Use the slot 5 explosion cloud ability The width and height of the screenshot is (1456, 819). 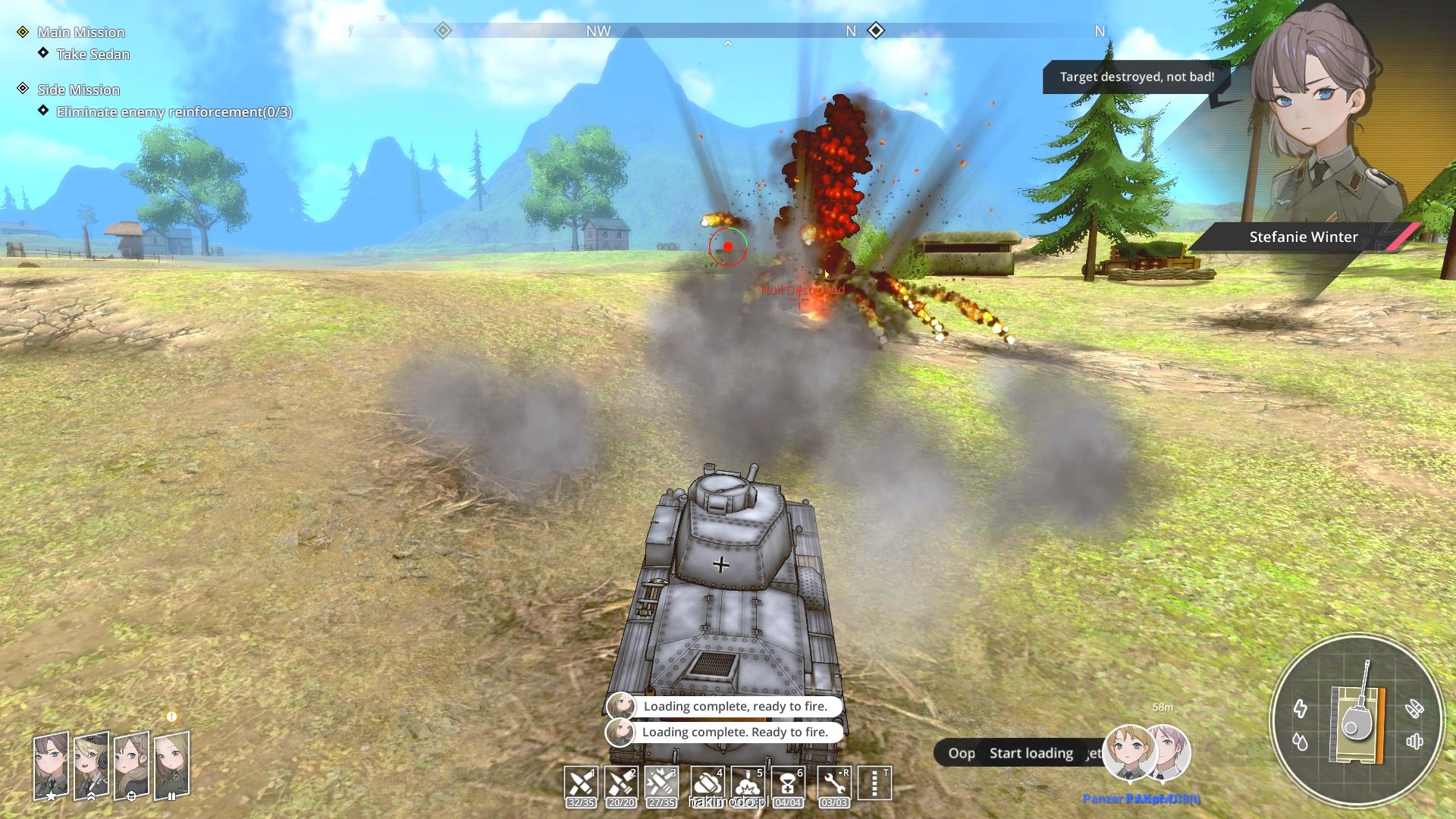tap(748, 783)
